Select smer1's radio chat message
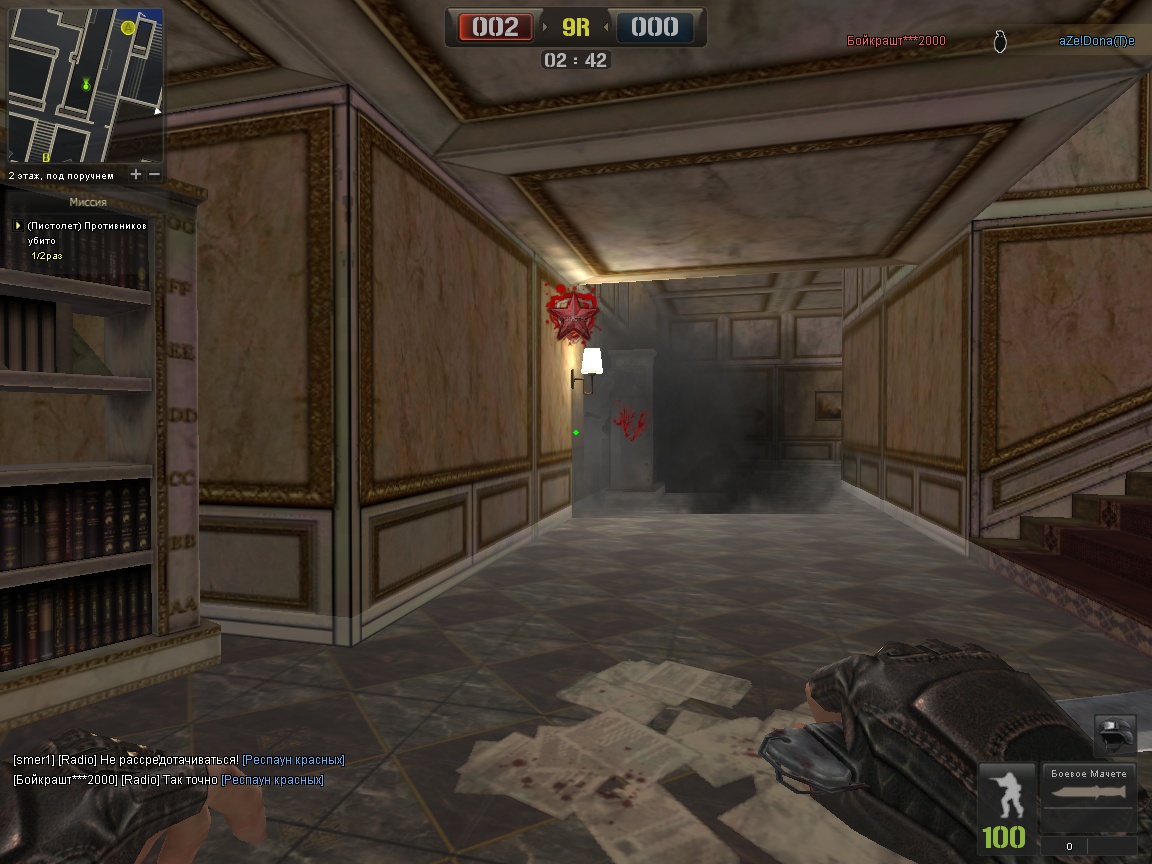 click(x=178, y=760)
